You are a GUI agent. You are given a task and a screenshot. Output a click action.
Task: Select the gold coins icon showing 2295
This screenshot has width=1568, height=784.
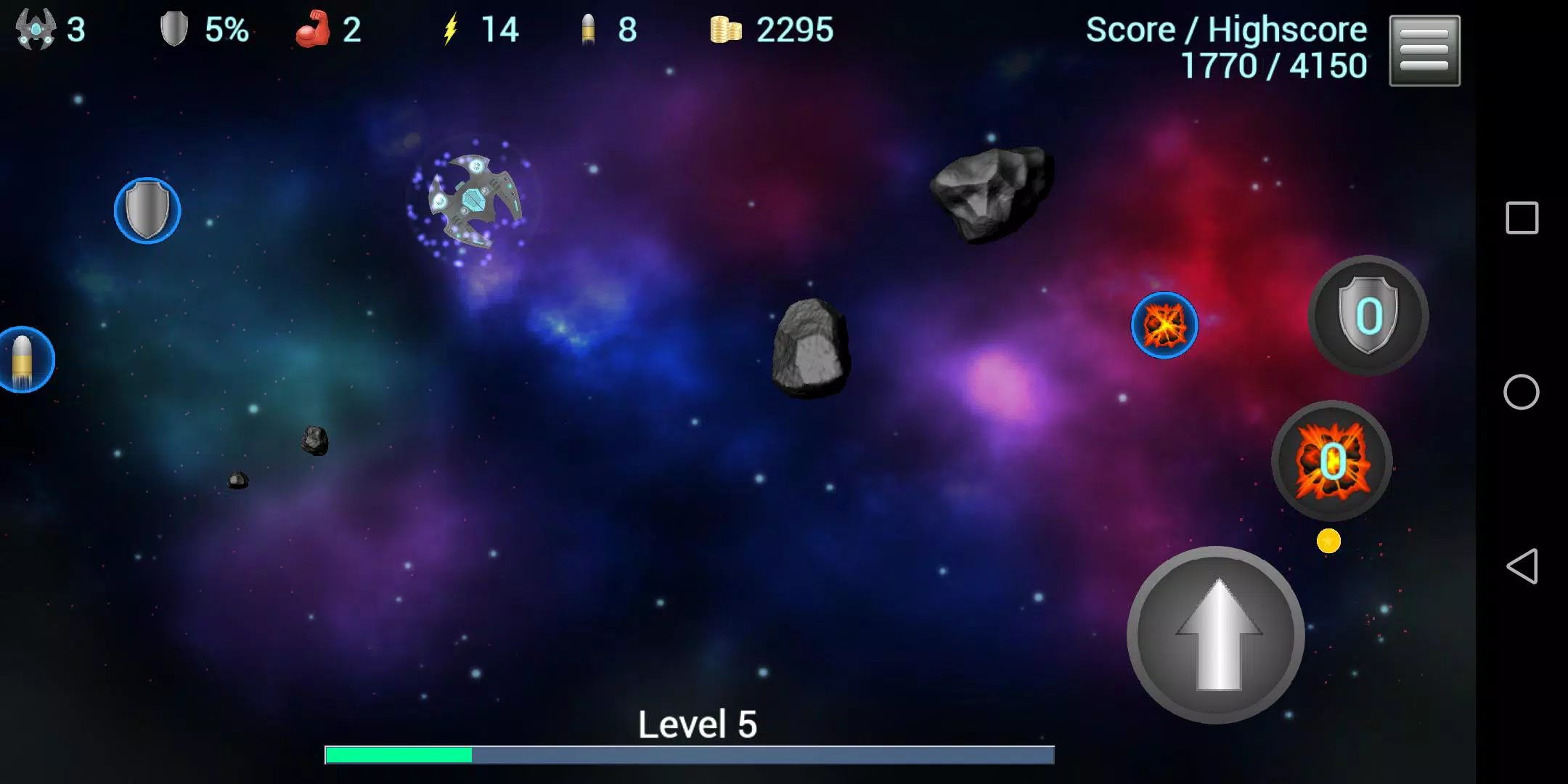[x=727, y=30]
